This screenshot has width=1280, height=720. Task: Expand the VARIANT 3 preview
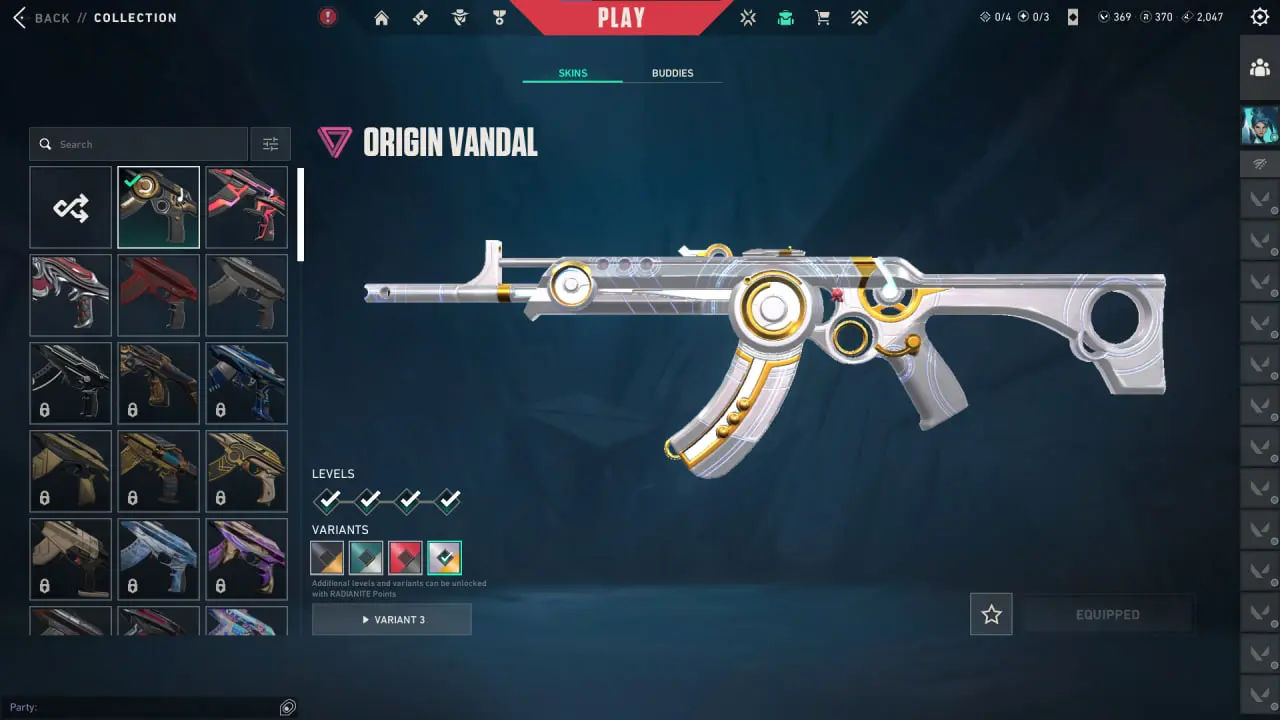[x=391, y=619]
